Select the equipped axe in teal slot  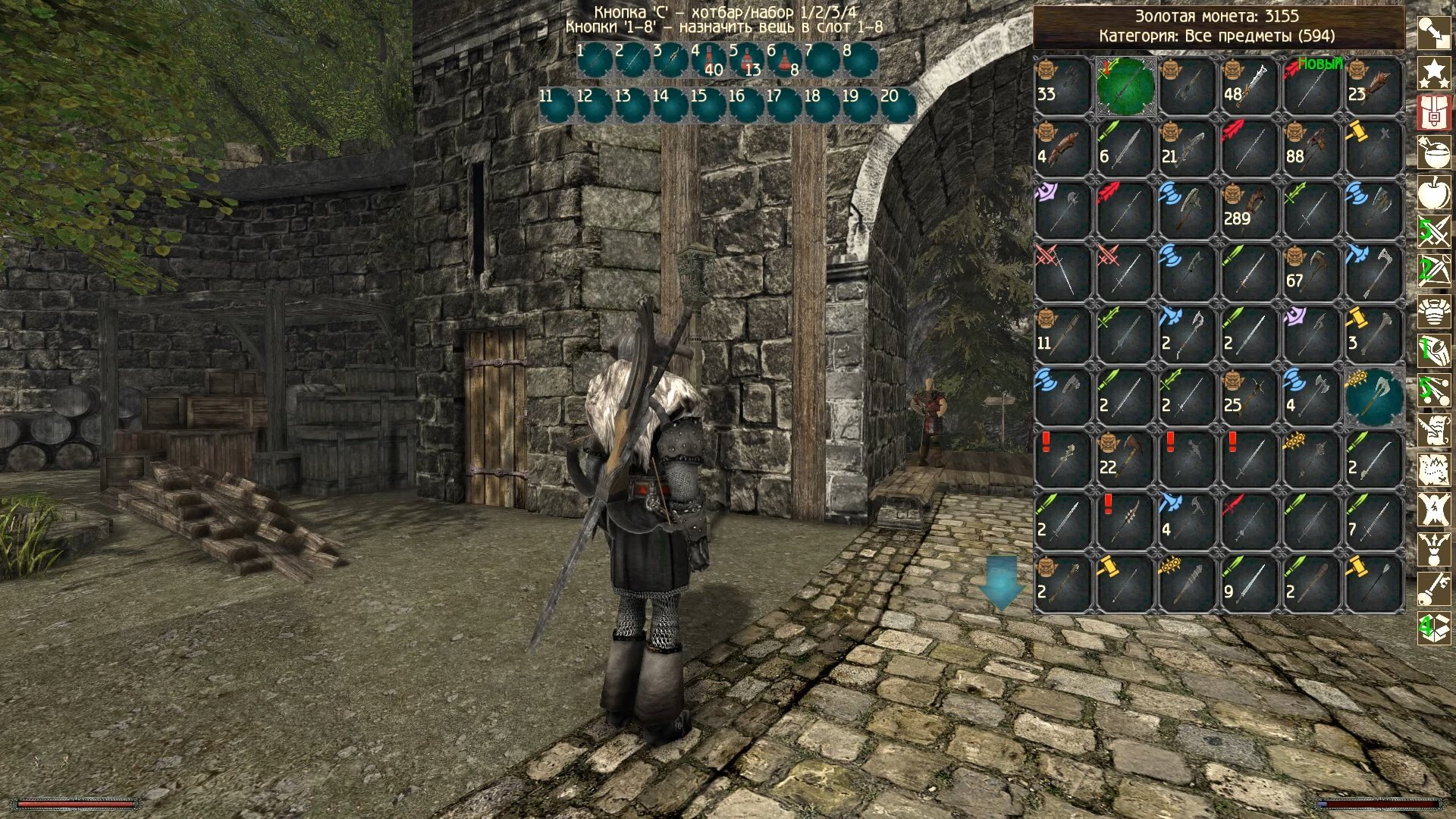tap(1374, 397)
